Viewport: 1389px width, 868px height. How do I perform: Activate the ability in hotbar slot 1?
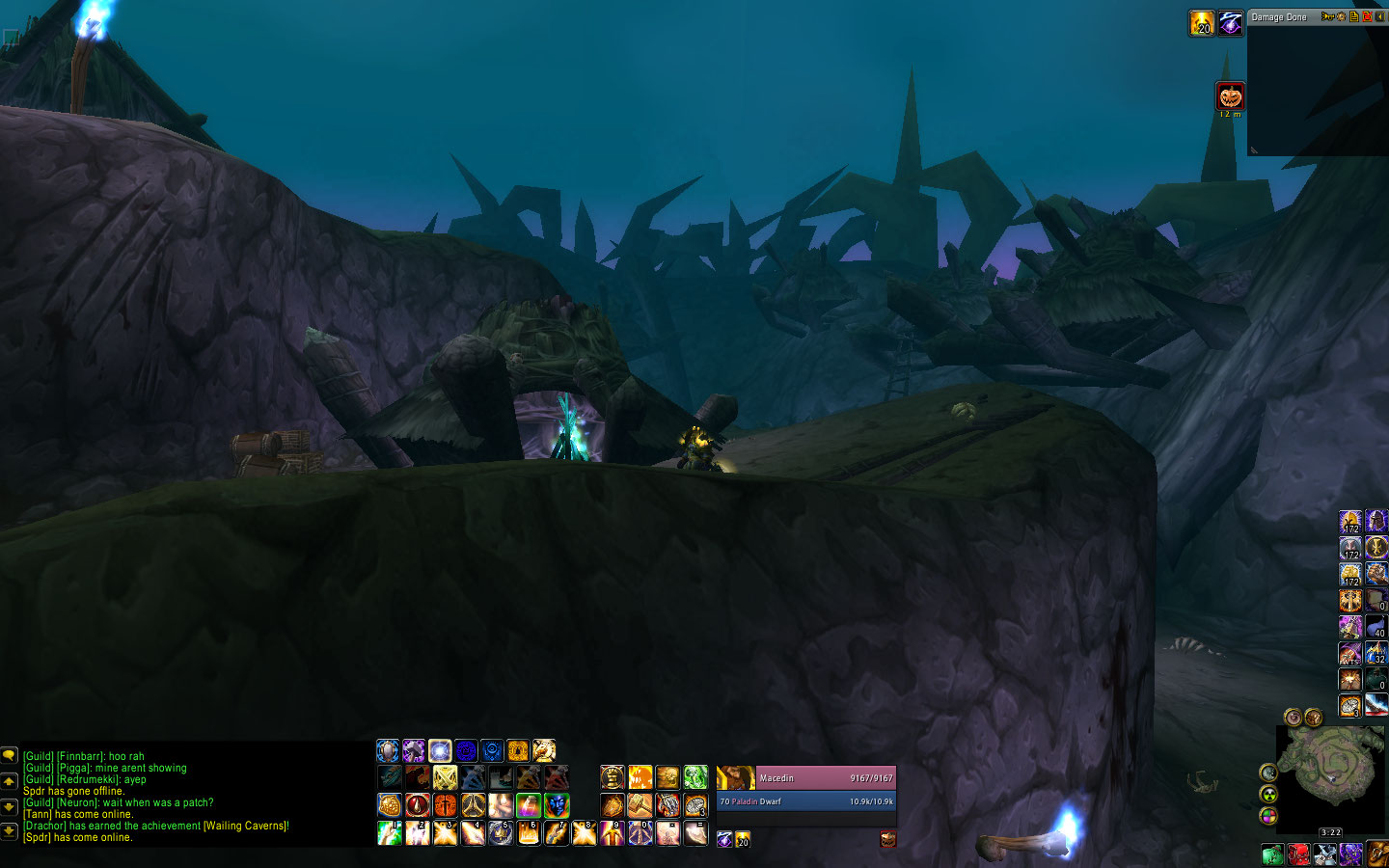[x=389, y=832]
